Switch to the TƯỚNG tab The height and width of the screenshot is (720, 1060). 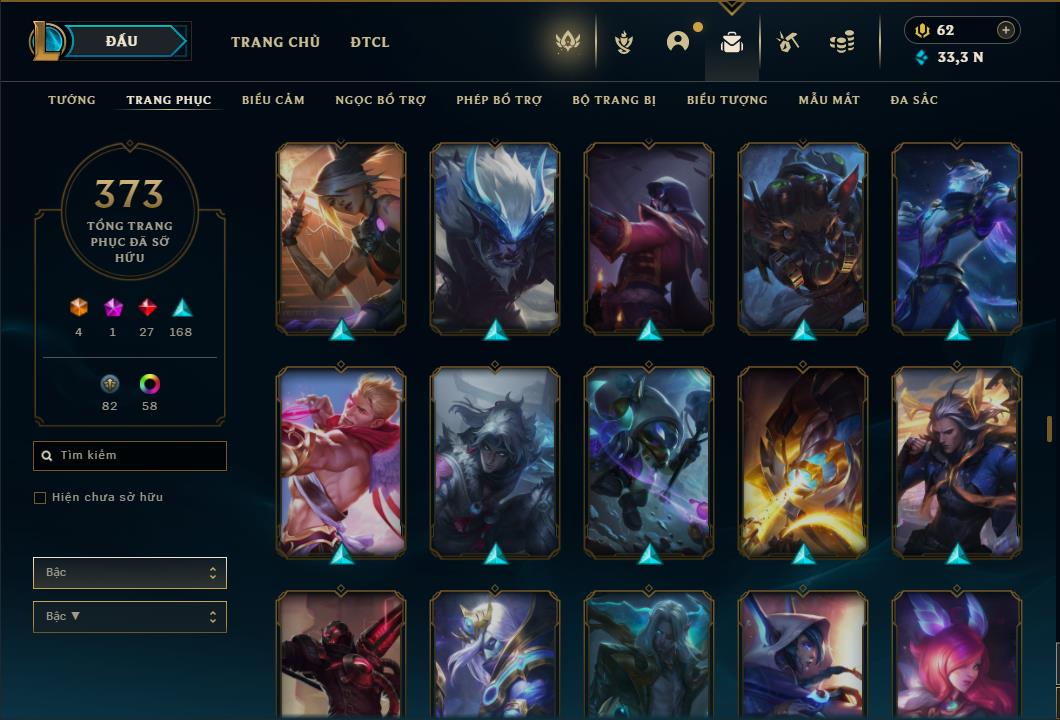pos(72,100)
